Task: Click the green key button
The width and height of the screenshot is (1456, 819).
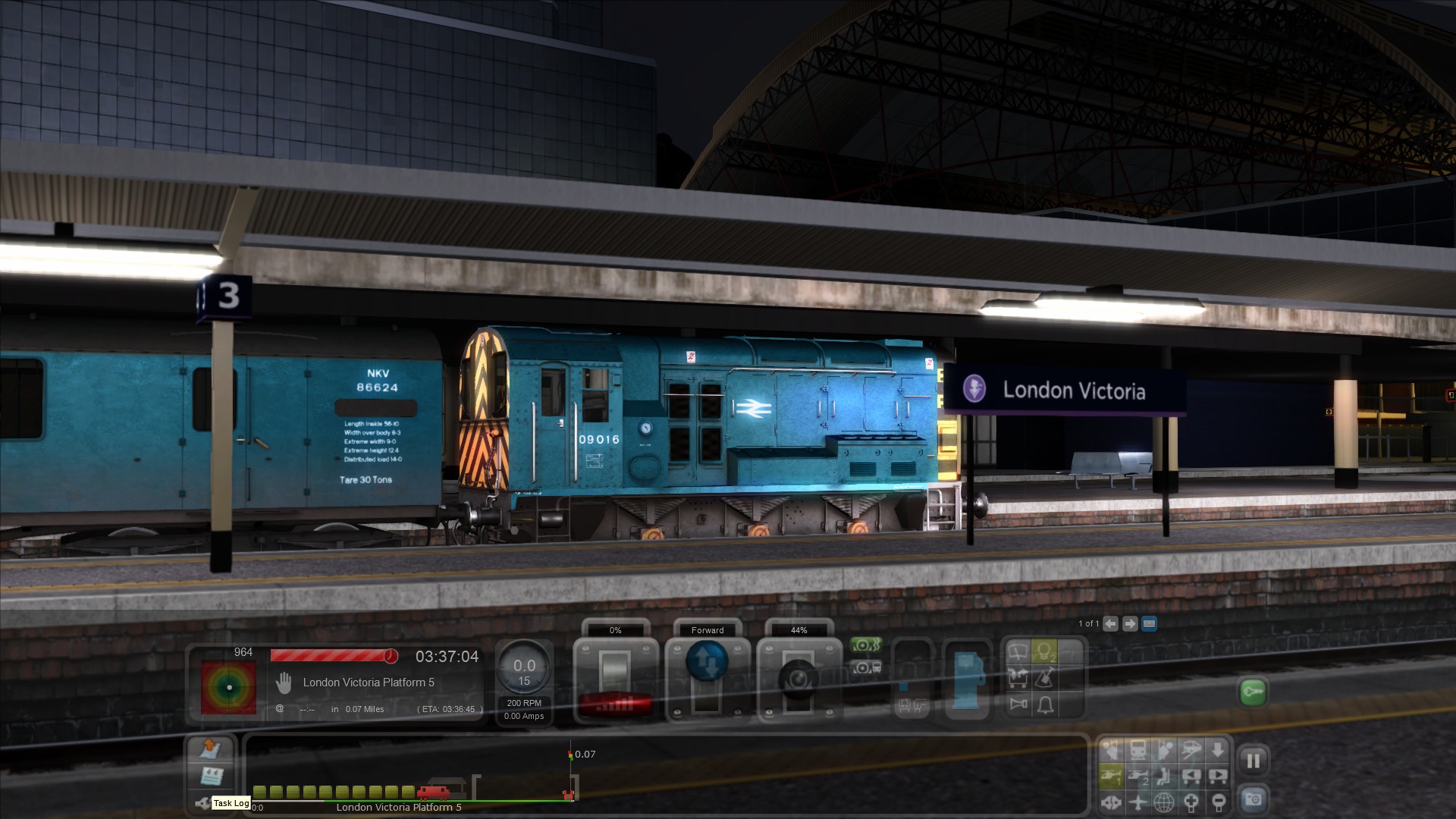Action: pos(1253,692)
